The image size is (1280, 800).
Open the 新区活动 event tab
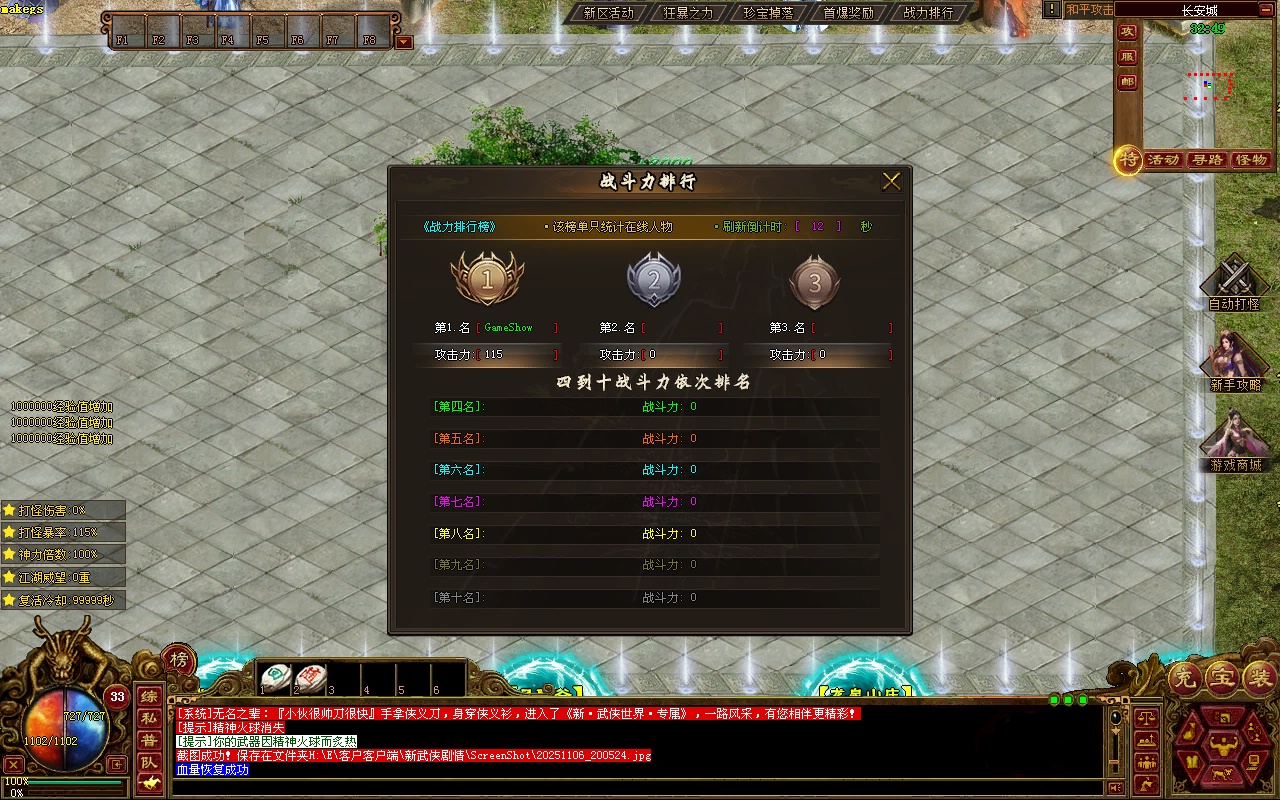coord(608,13)
